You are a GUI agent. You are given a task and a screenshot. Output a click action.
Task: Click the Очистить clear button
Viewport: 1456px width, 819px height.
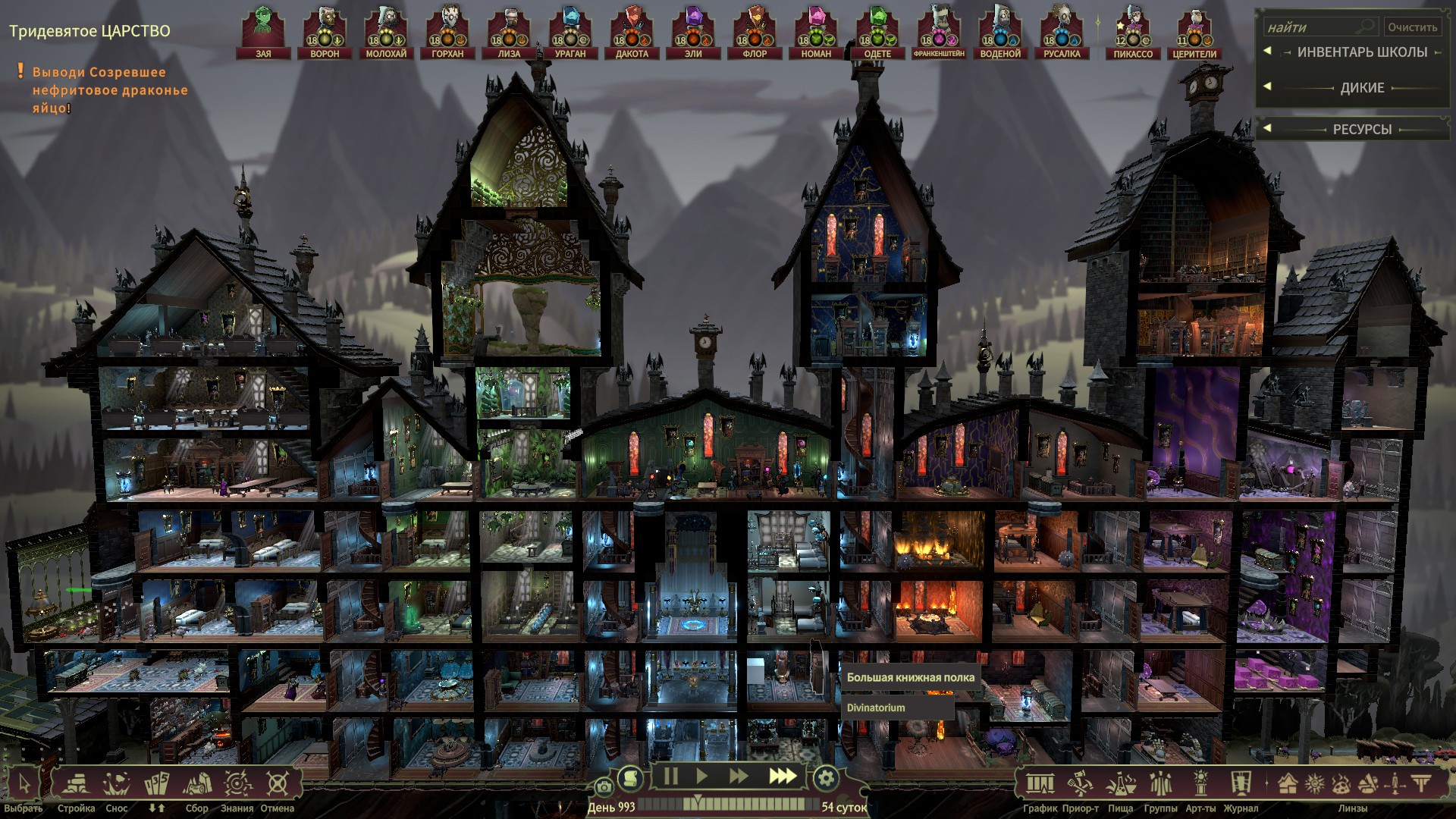click(1412, 27)
